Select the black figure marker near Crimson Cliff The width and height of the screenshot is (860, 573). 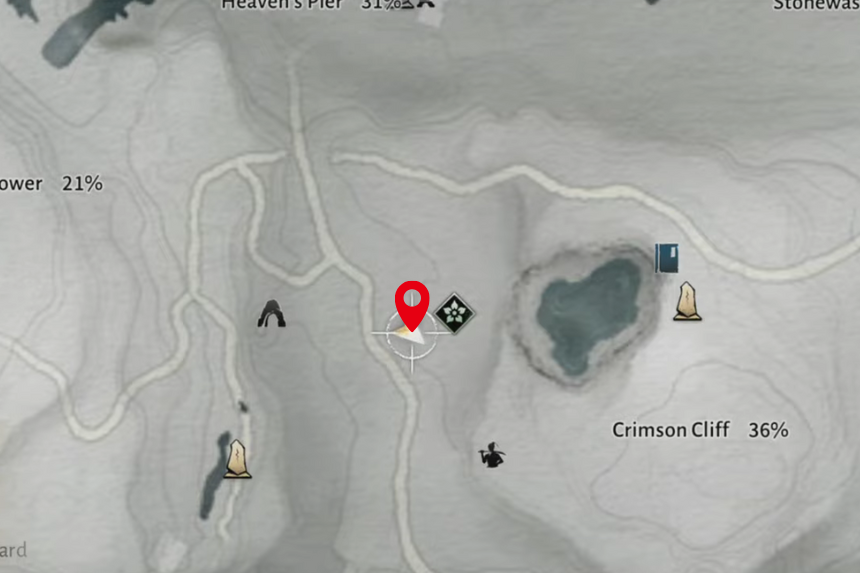[x=491, y=456]
